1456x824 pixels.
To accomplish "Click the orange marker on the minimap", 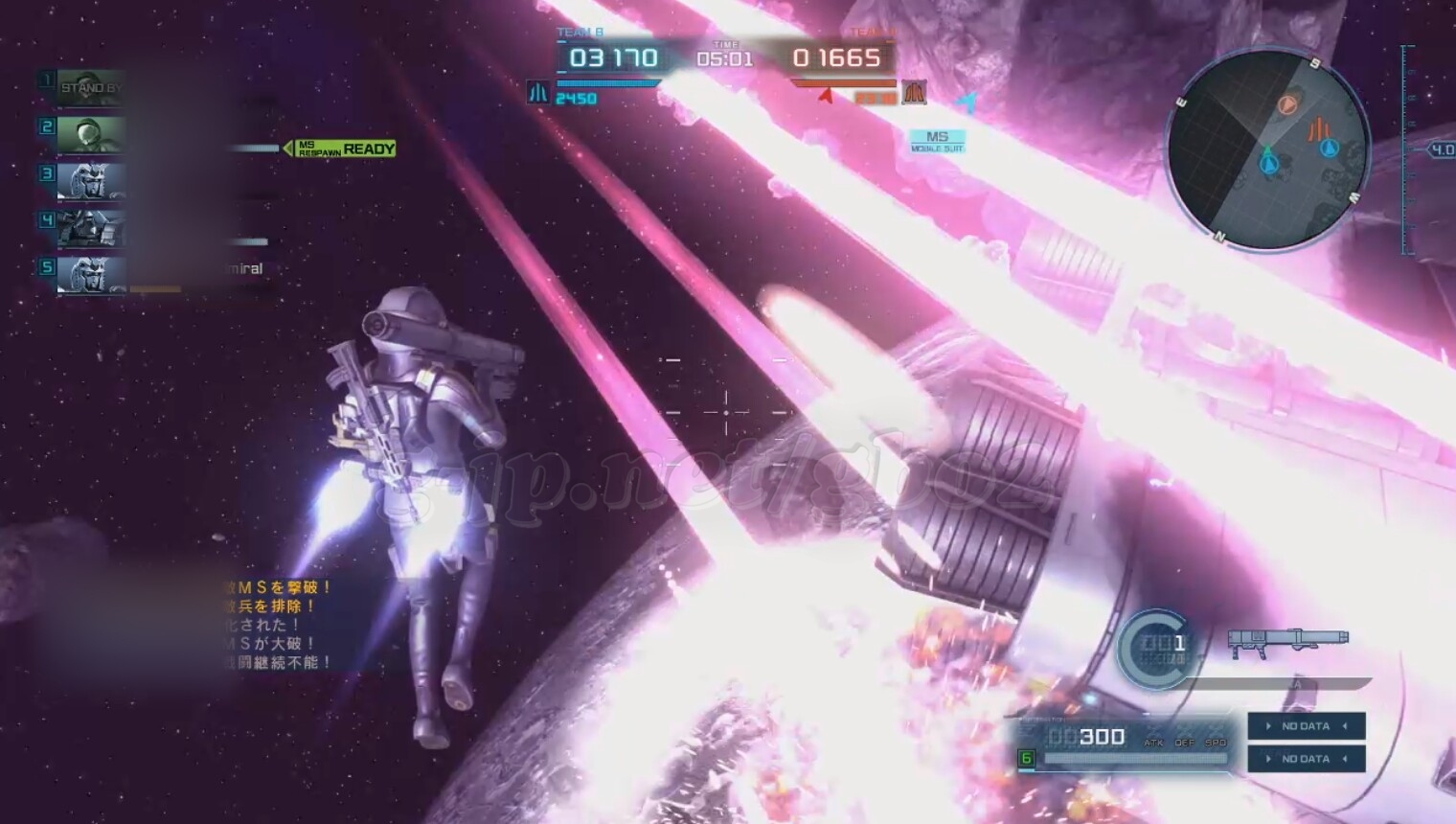I will coord(1287,104).
